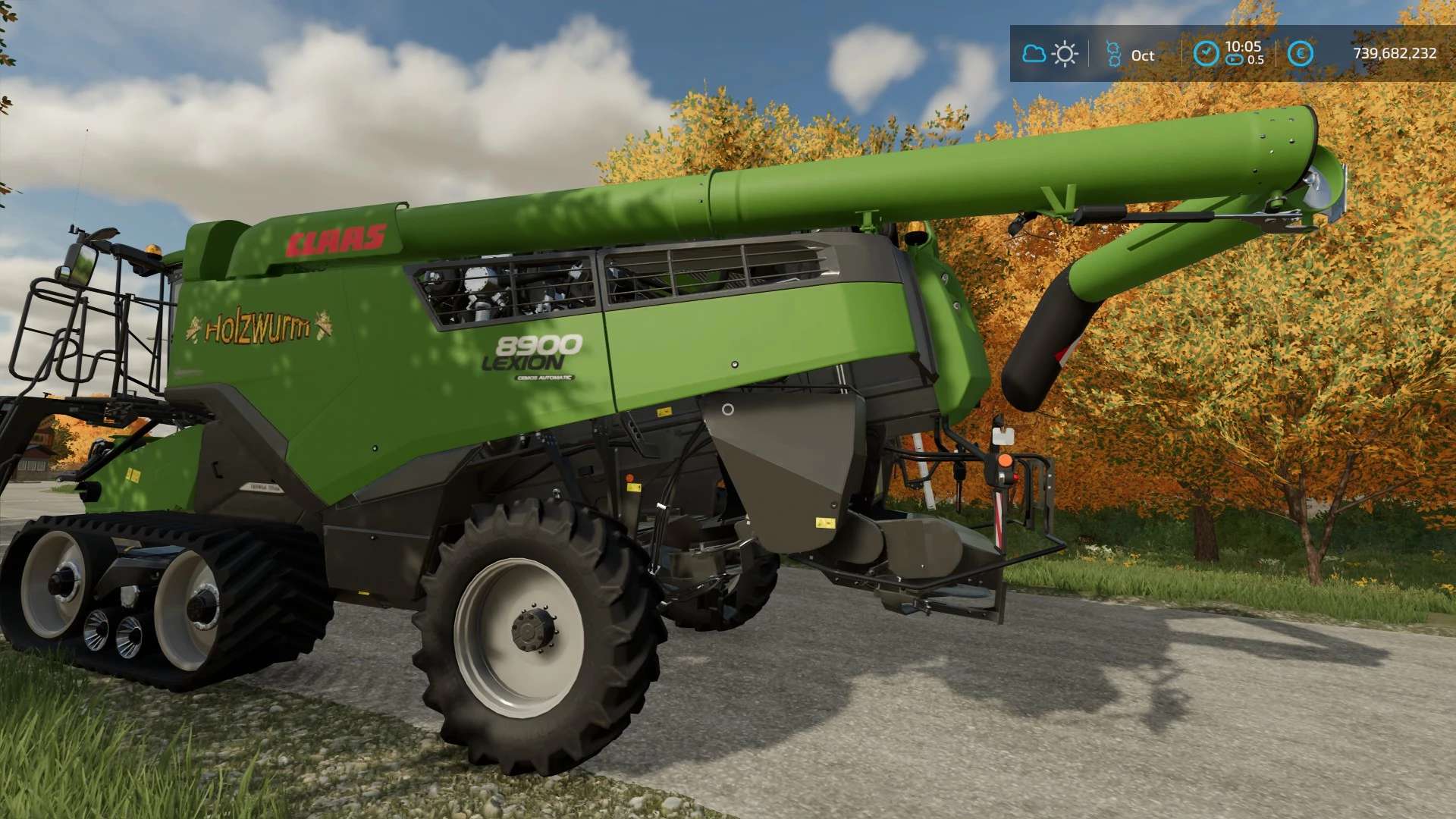This screenshot has height=819, width=1456.
Task: Click the cloud weather icon
Action: coord(1034,54)
